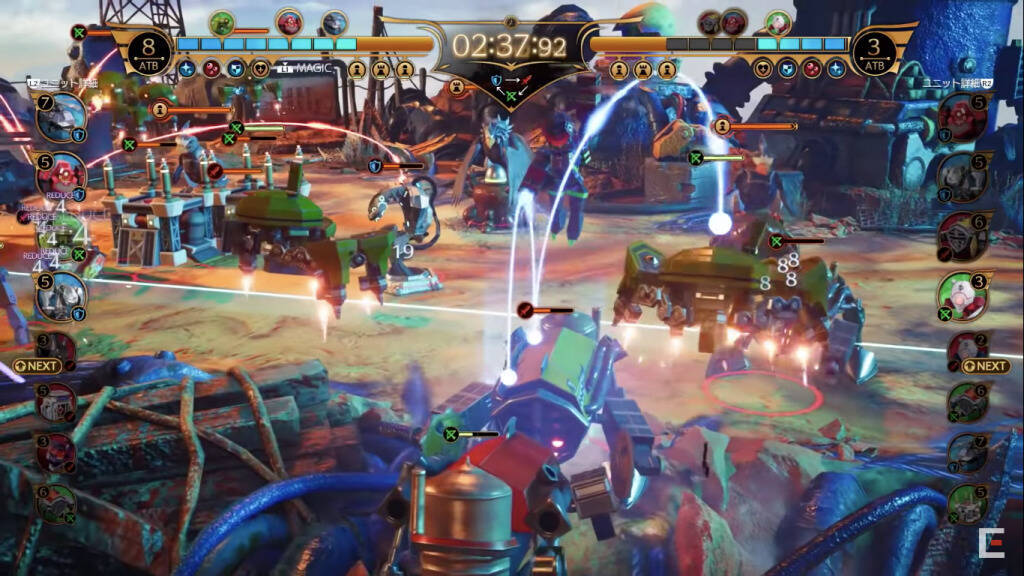The width and height of the screenshot is (1024, 576).
Task: Pick the cost-5 white robot unit card
Action: tap(60, 297)
